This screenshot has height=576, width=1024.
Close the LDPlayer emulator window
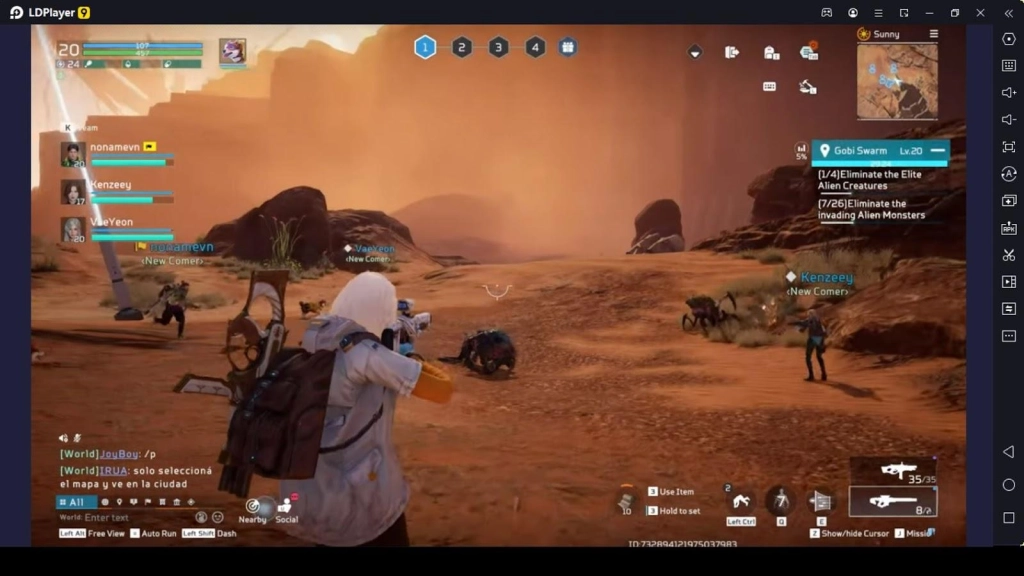(x=981, y=12)
